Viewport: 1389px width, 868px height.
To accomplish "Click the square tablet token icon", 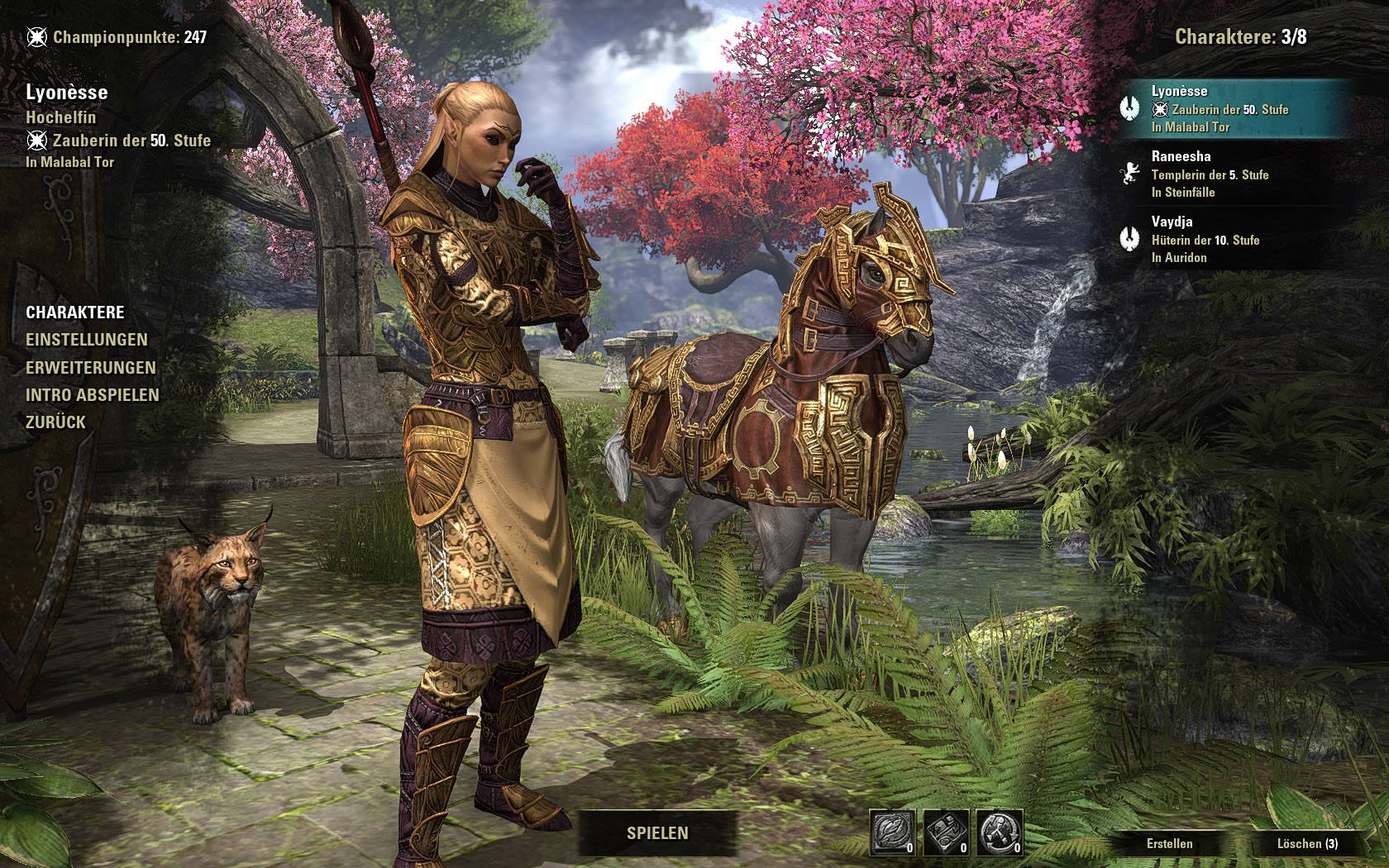I will [x=946, y=832].
